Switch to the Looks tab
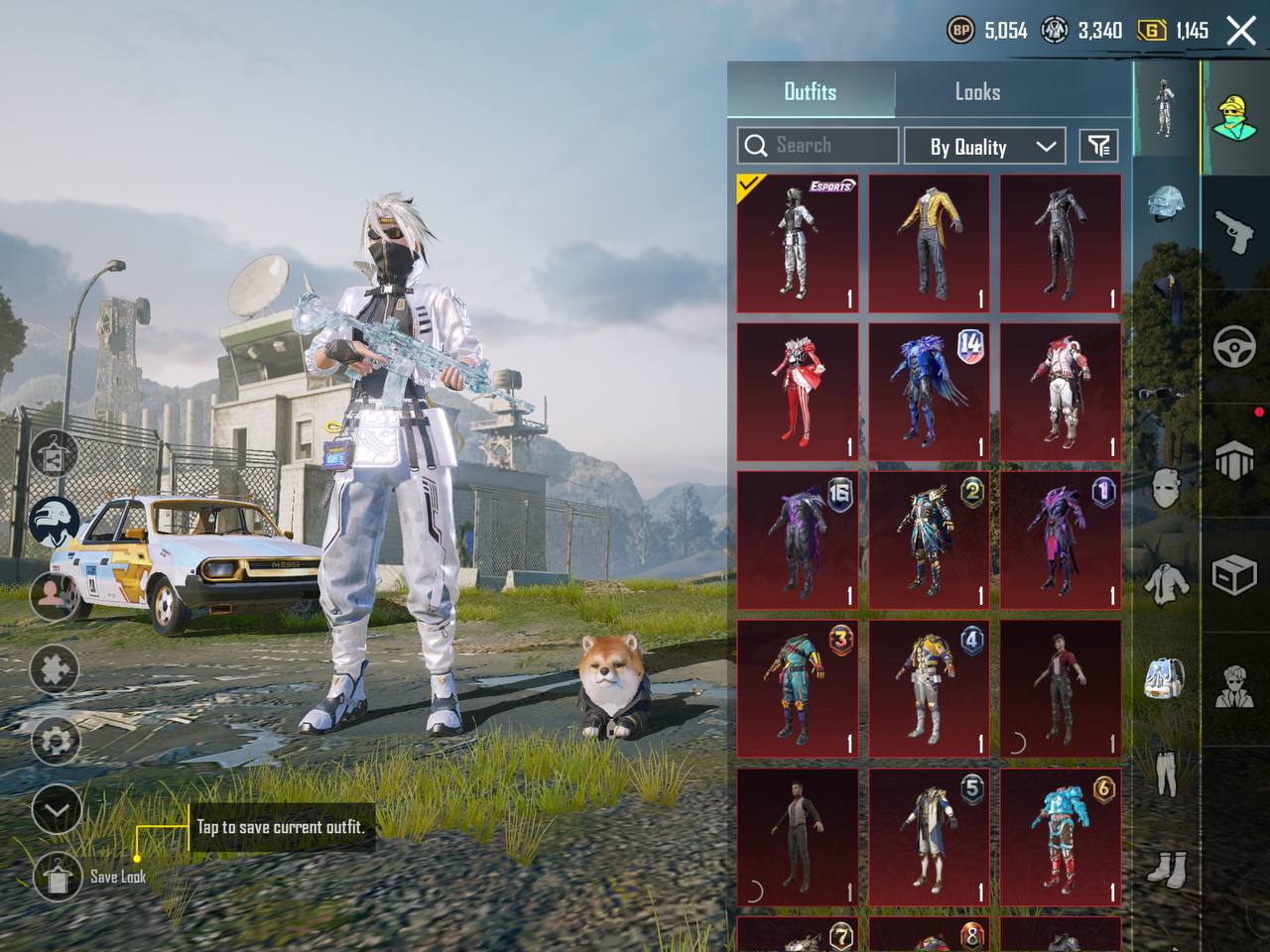Image resolution: width=1270 pixels, height=952 pixels. (977, 92)
